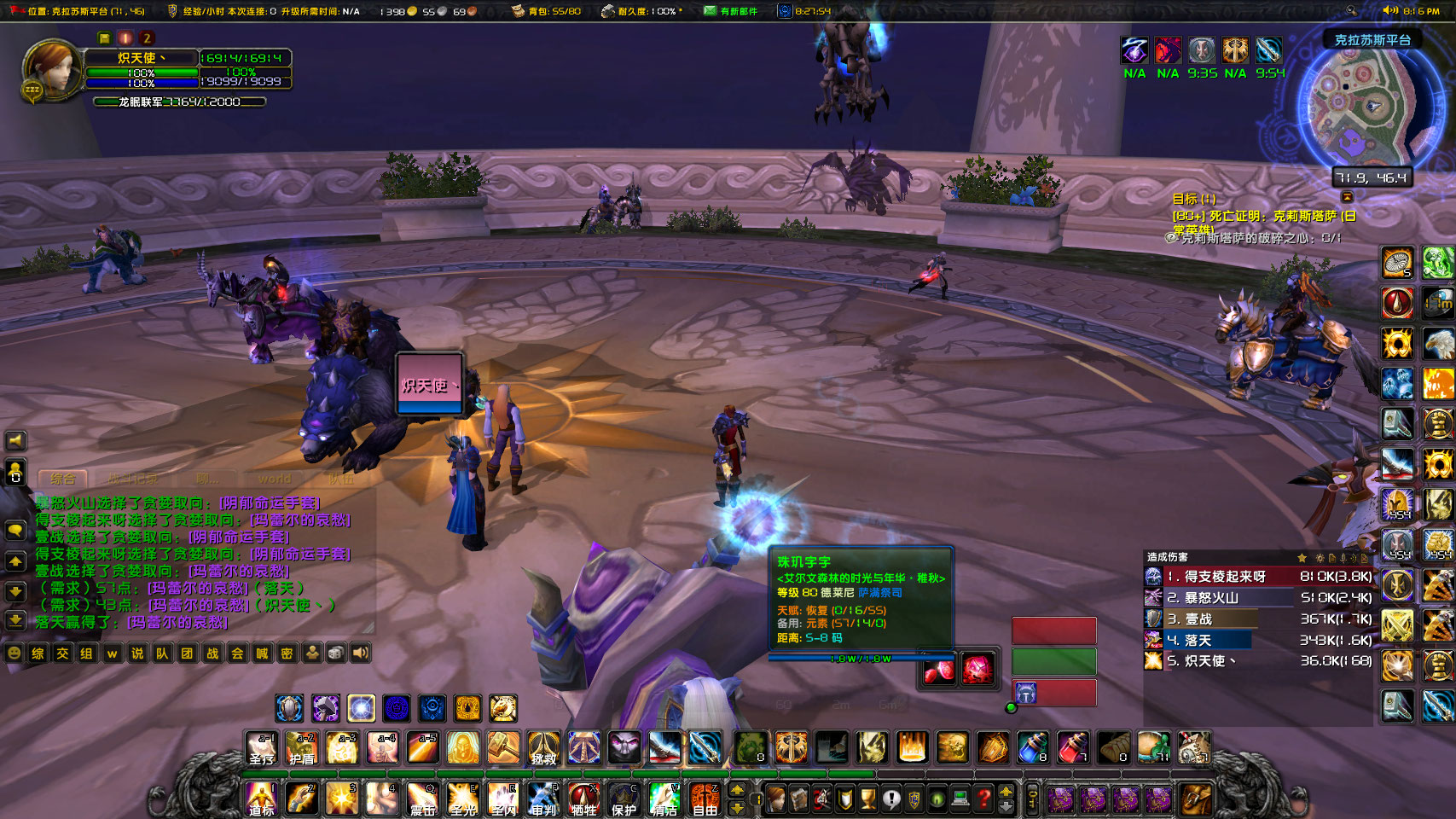The image size is (1456, 819).
Task: Open the damage meter settings gear
Action: click(x=1320, y=558)
